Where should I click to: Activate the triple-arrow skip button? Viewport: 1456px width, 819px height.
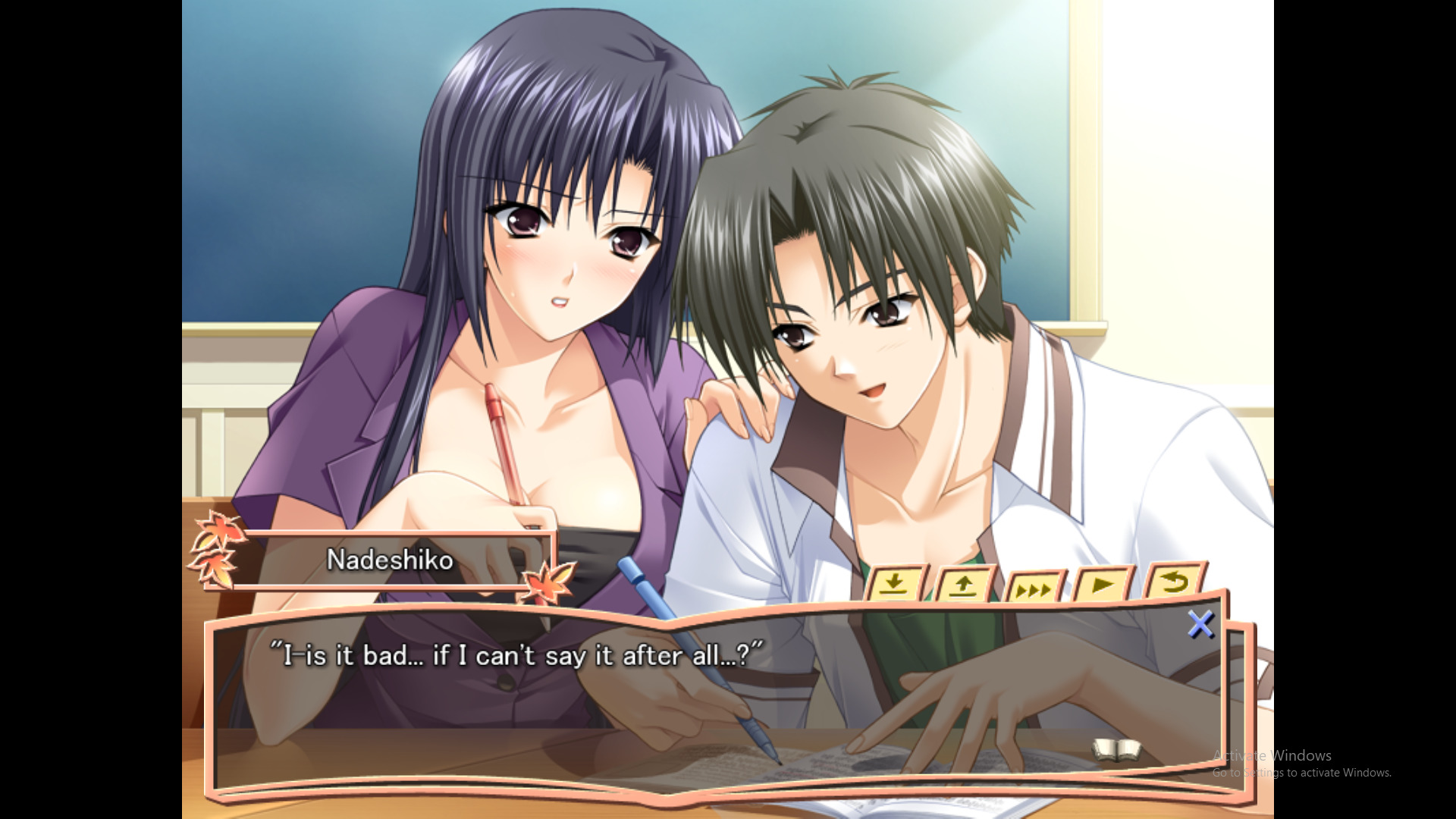click(x=1034, y=588)
